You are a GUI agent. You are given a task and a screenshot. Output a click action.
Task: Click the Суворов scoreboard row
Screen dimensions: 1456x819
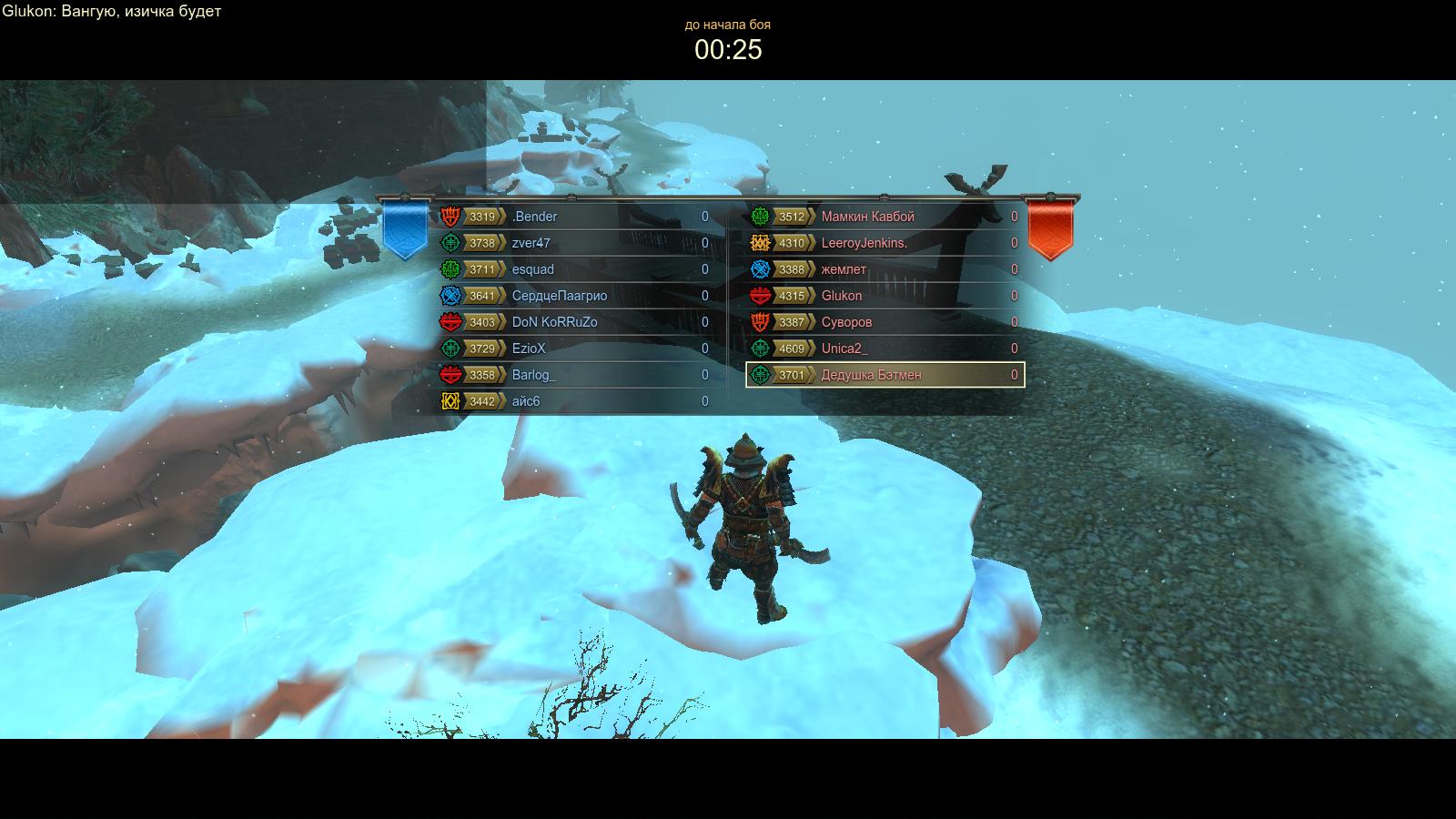tap(884, 322)
